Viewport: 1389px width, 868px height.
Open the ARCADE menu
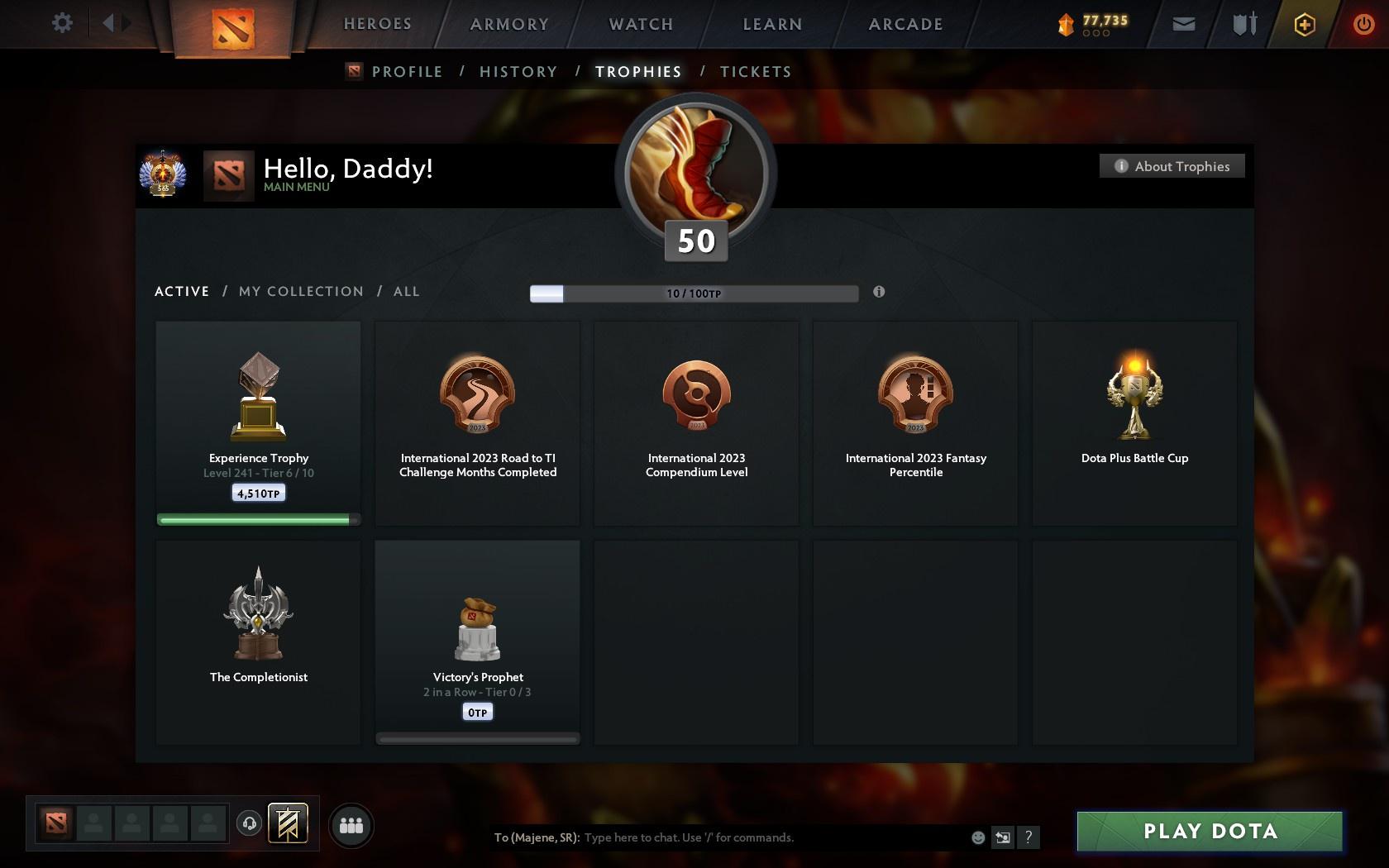point(905,24)
